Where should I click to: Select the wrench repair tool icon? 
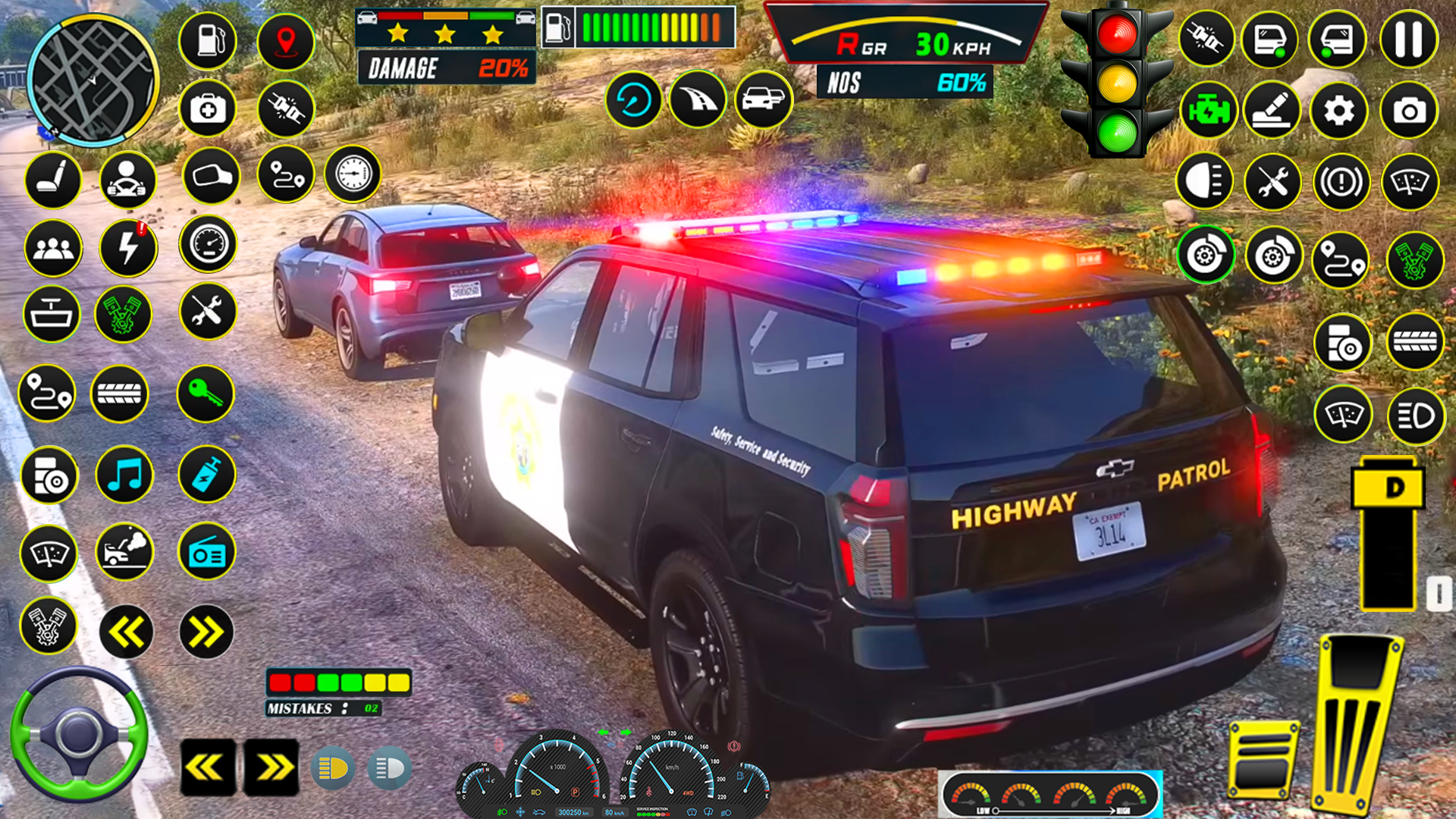pos(207,315)
